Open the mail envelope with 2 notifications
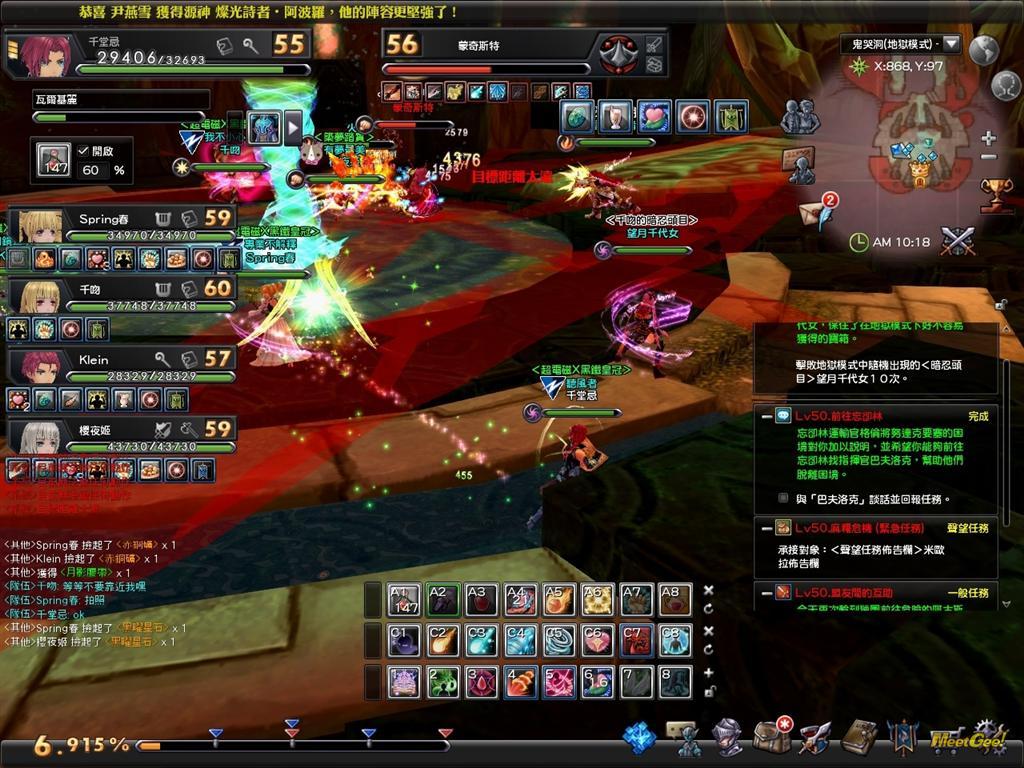The height and width of the screenshot is (768, 1024). [x=813, y=212]
